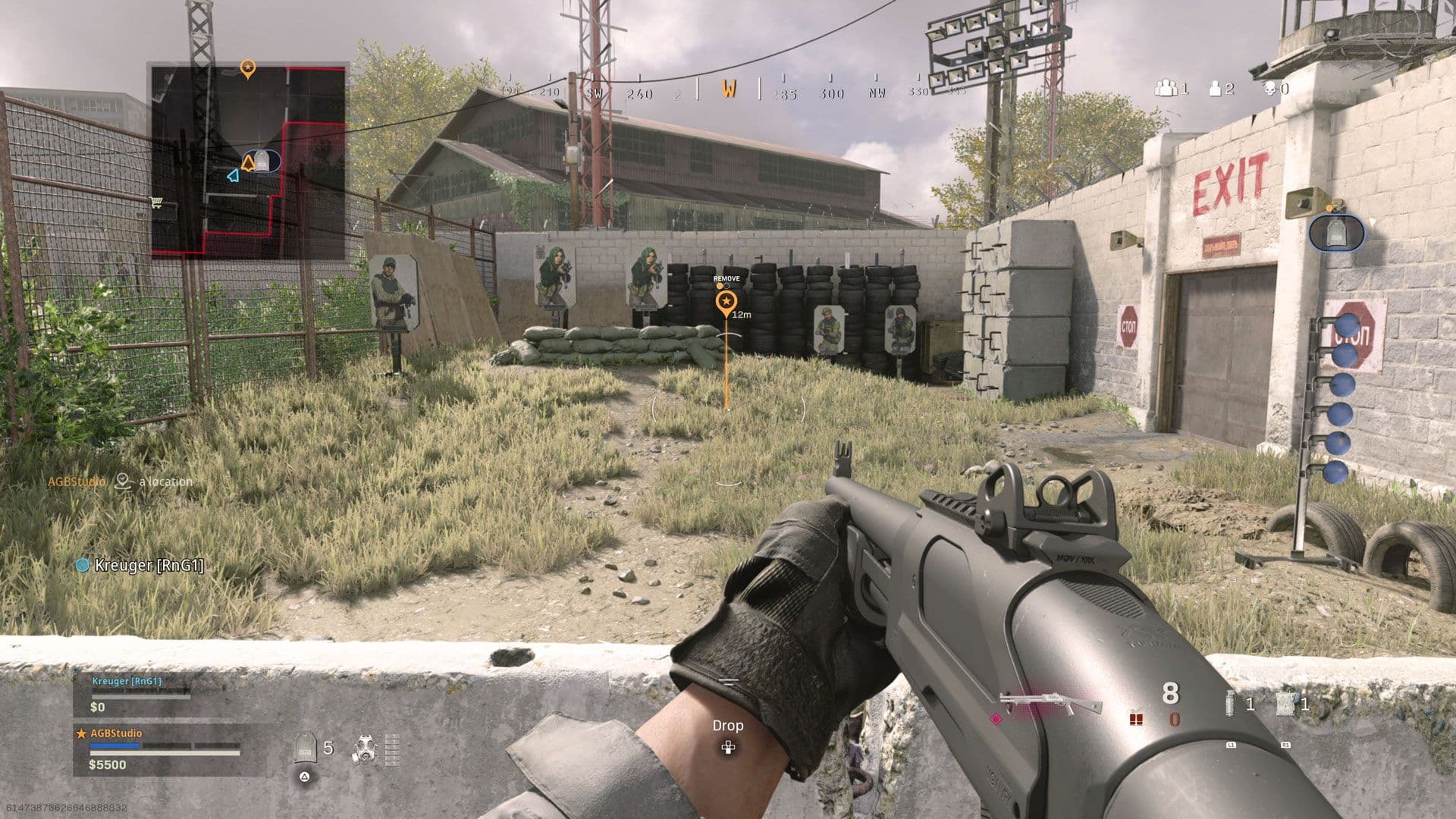Click the W heading on the compass bar
1456x819 pixels.
point(730,89)
